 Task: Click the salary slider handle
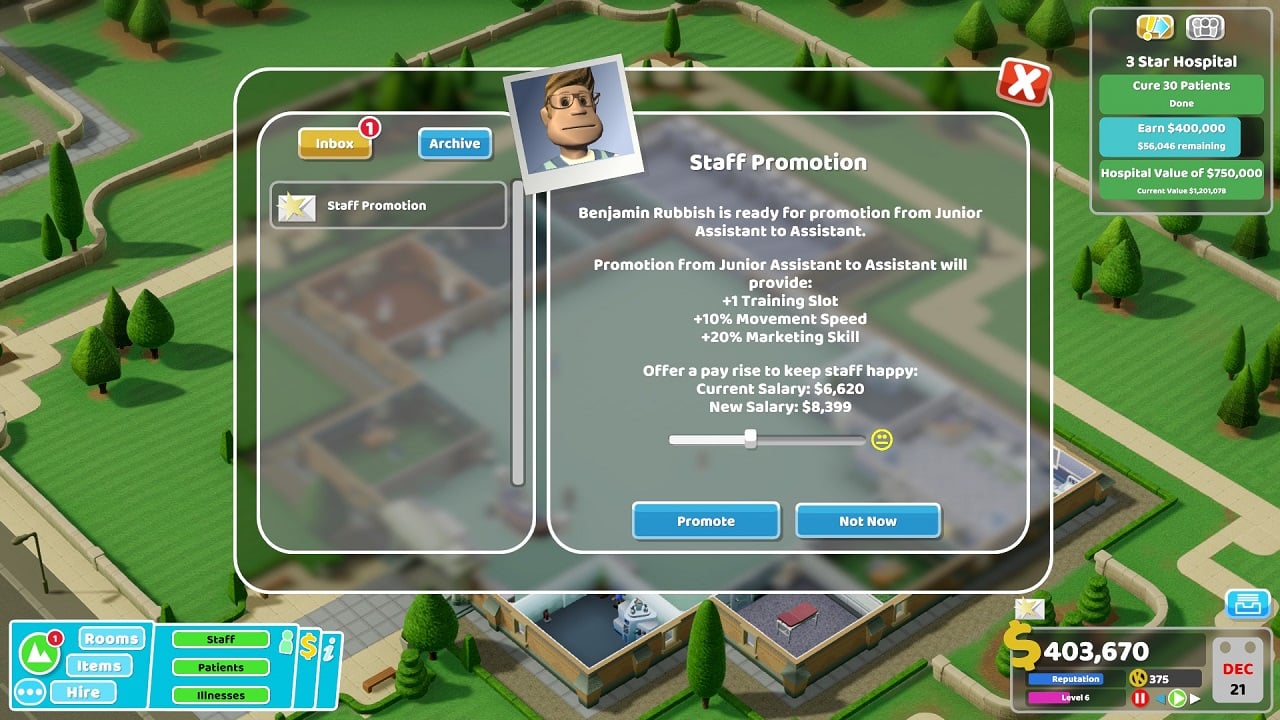click(x=750, y=439)
